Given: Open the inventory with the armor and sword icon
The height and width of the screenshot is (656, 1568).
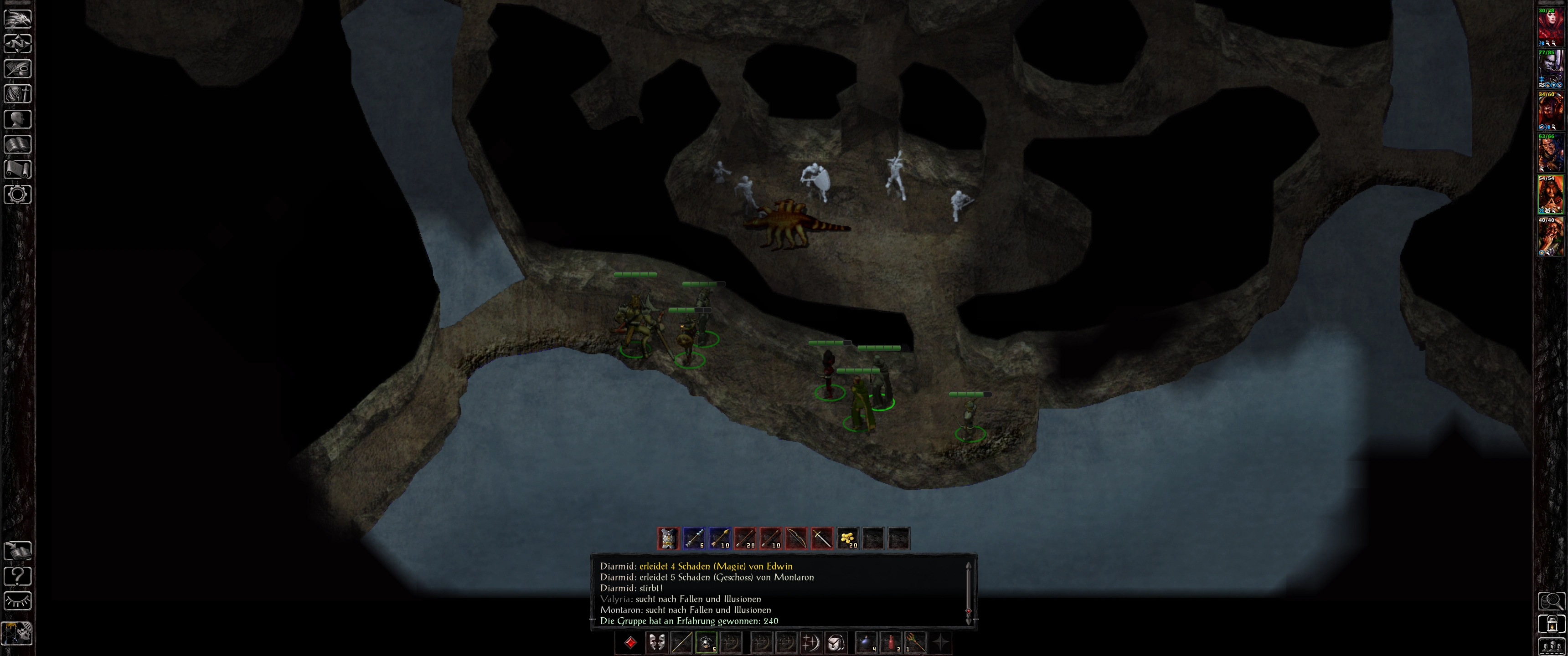Looking at the screenshot, I should click(x=18, y=94).
